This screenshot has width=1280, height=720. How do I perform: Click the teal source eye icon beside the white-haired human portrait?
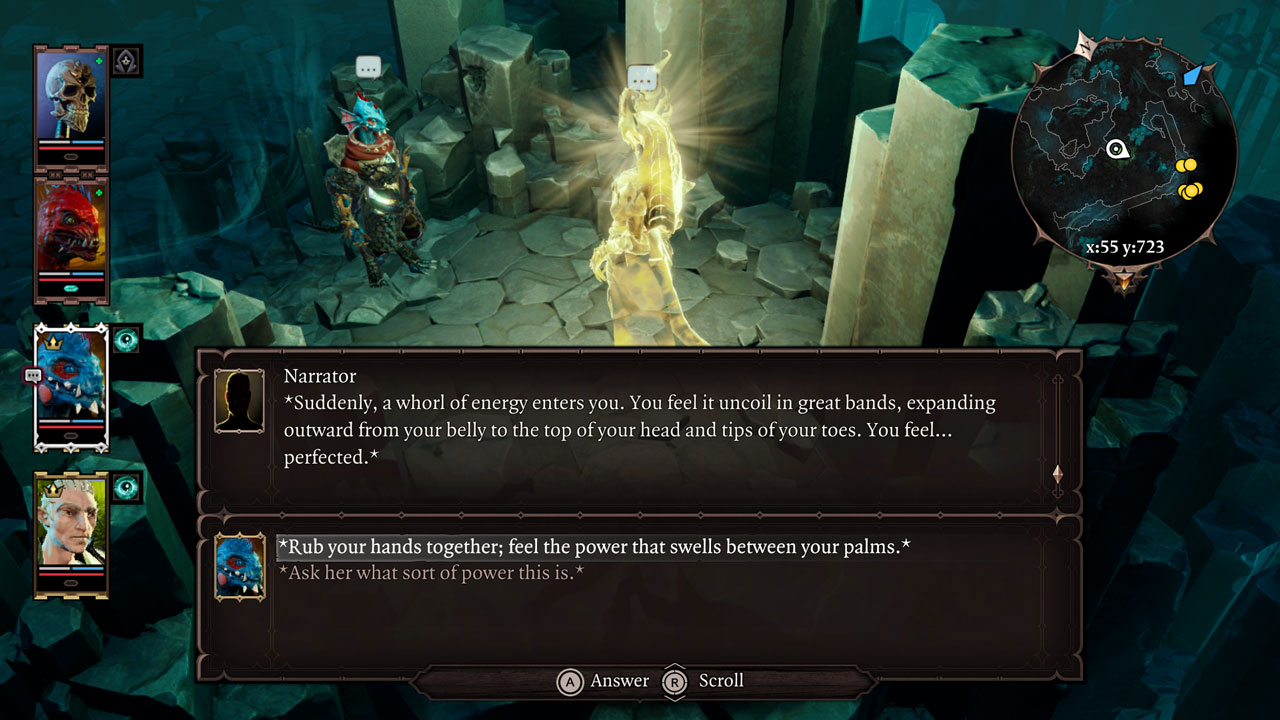click(126, 484)
